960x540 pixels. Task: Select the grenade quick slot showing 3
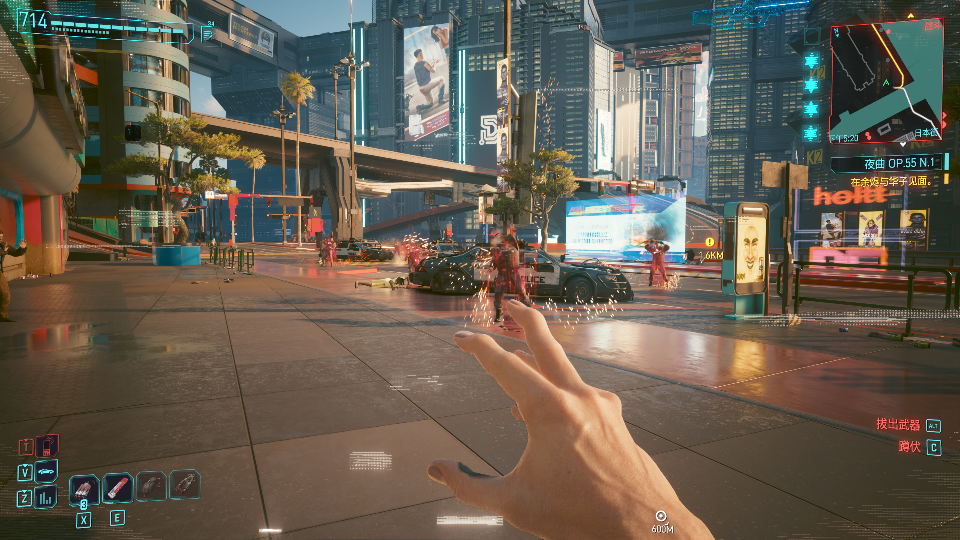tap(84, 488)
